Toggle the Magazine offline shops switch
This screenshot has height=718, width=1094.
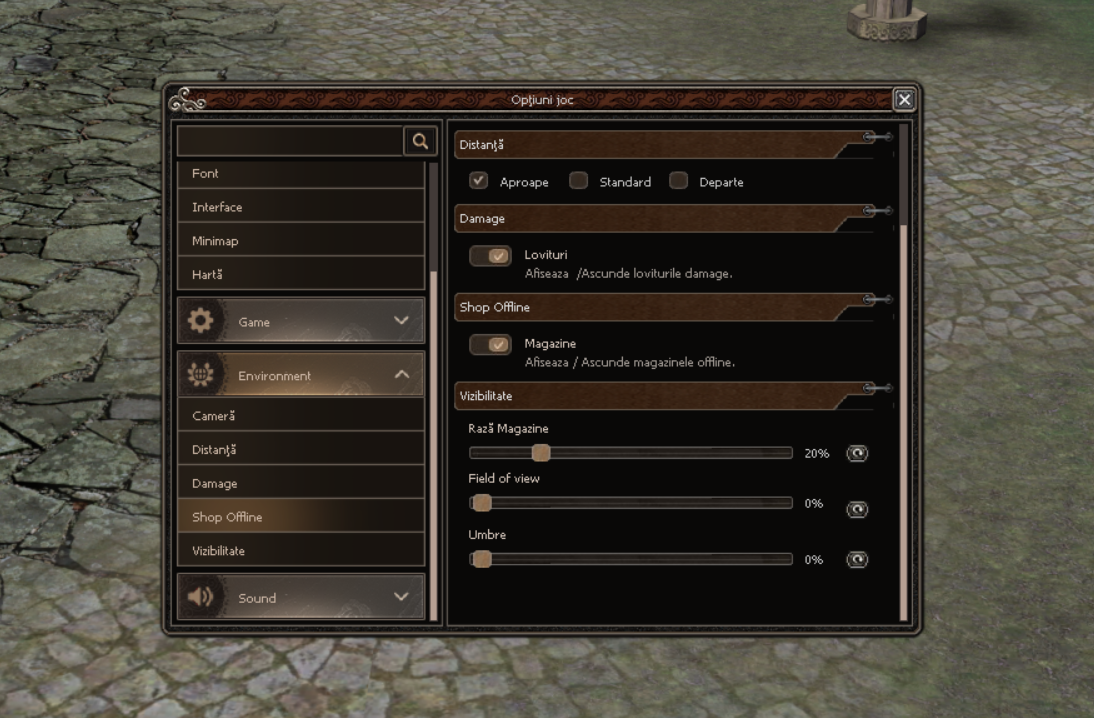[x=491, y=345]
